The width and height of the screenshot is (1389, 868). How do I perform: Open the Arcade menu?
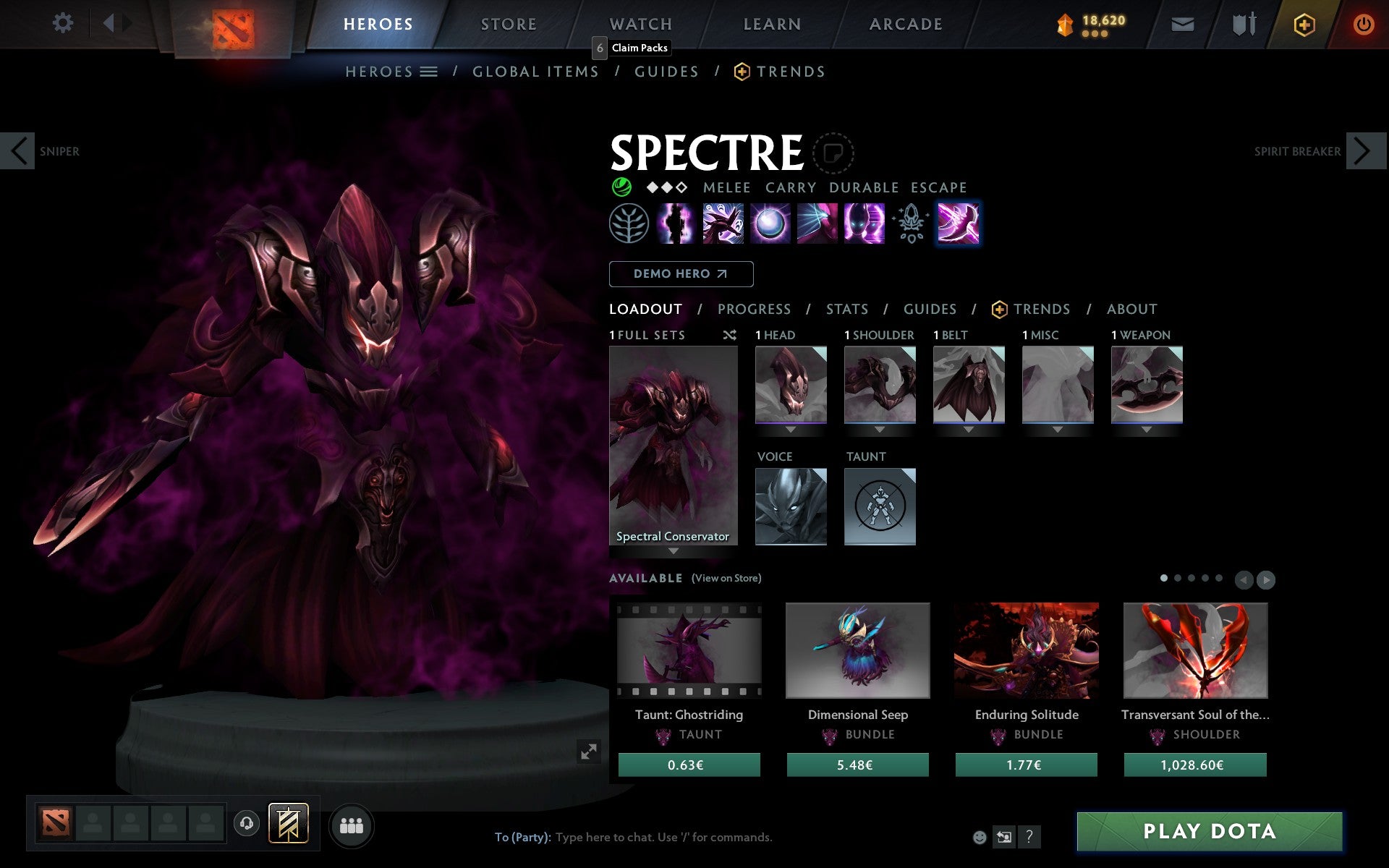904,24
